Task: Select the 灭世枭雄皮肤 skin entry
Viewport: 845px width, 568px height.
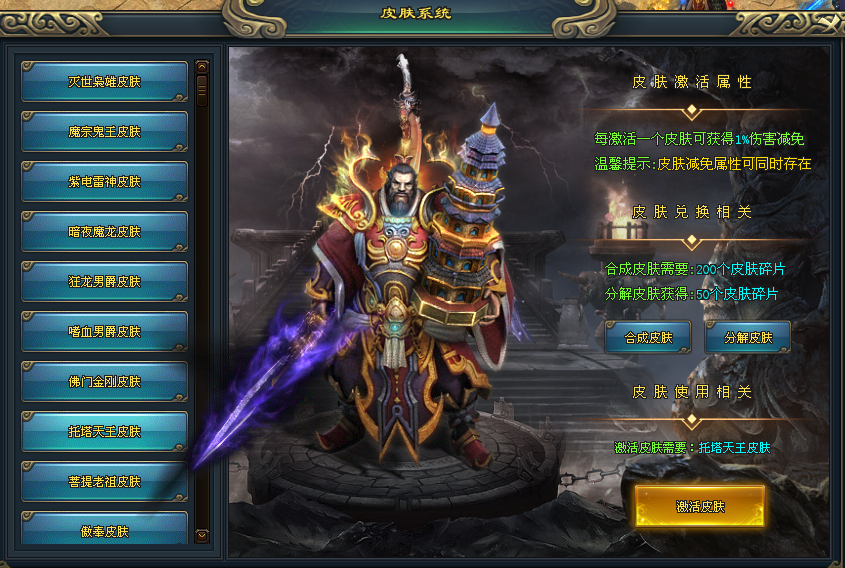Action: [104, 82]
